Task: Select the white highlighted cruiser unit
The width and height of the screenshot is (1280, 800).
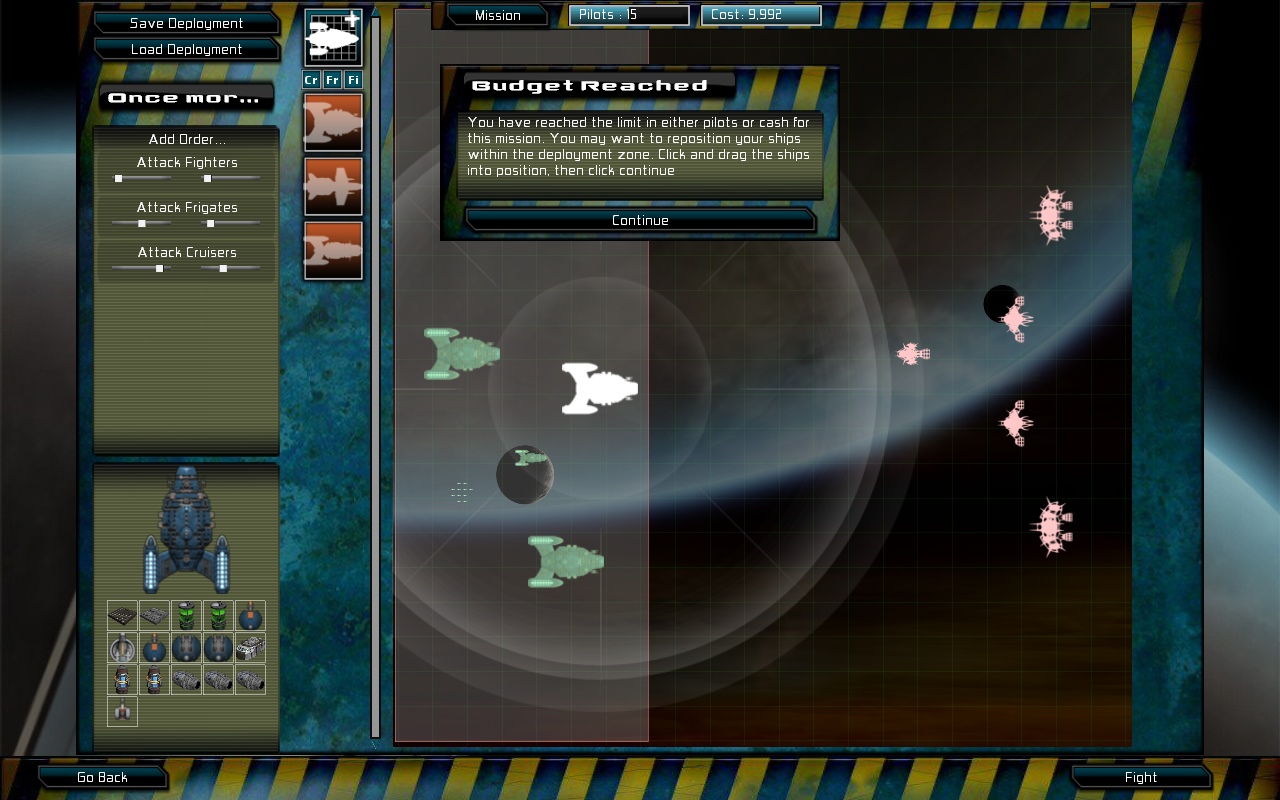Action: pos(598,388)
